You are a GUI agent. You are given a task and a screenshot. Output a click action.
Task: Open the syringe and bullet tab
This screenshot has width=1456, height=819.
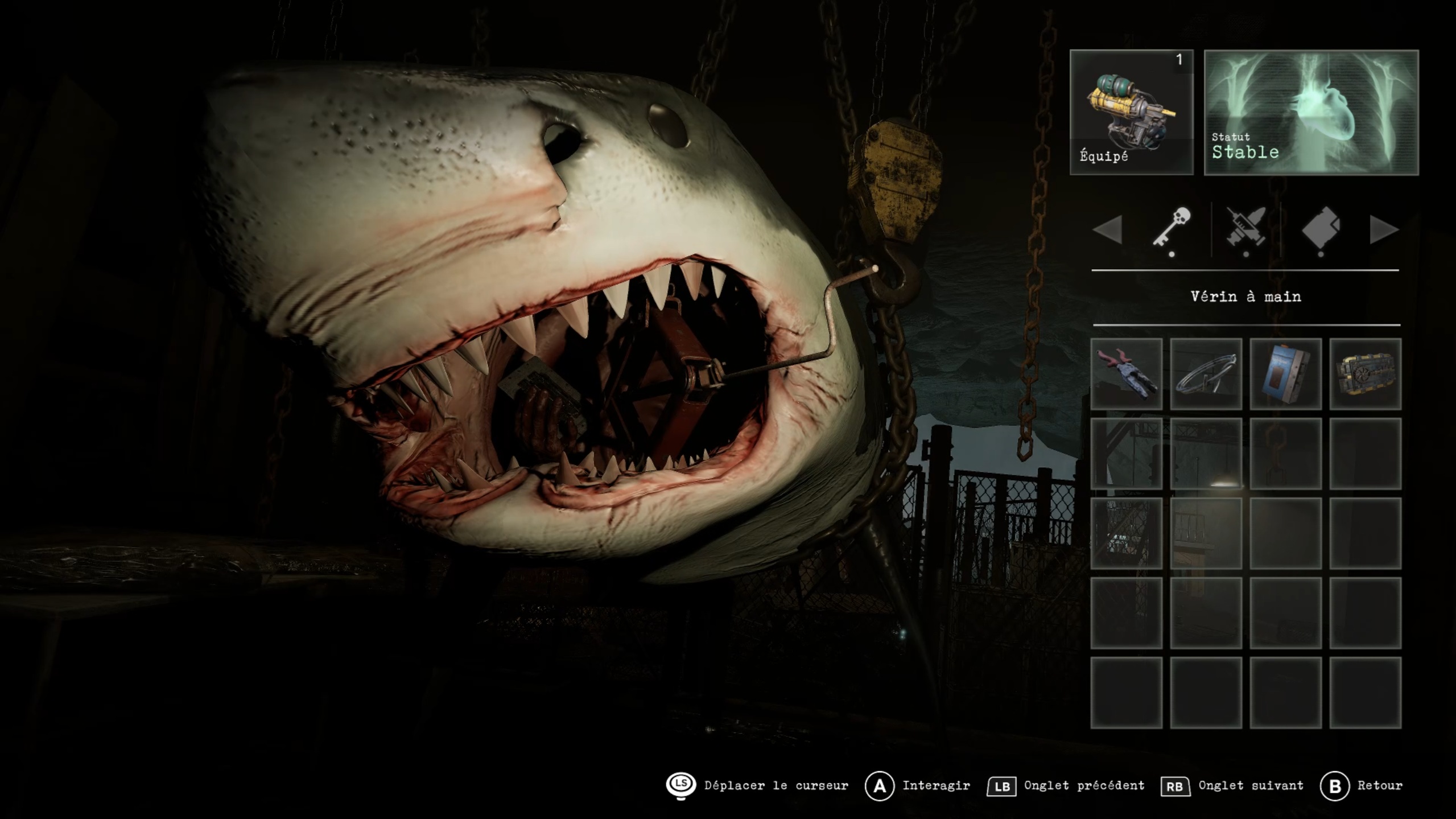[x=1246, y=228]
